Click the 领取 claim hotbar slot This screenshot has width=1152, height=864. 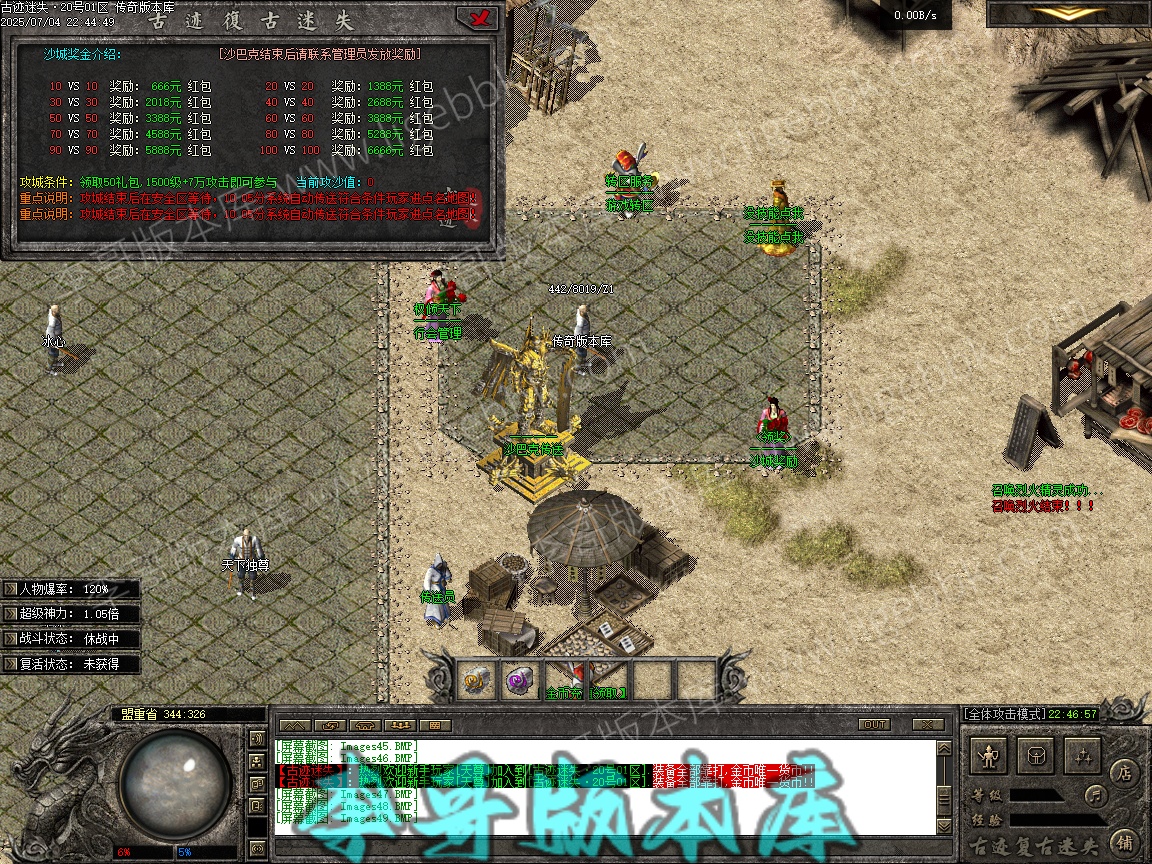608,680
